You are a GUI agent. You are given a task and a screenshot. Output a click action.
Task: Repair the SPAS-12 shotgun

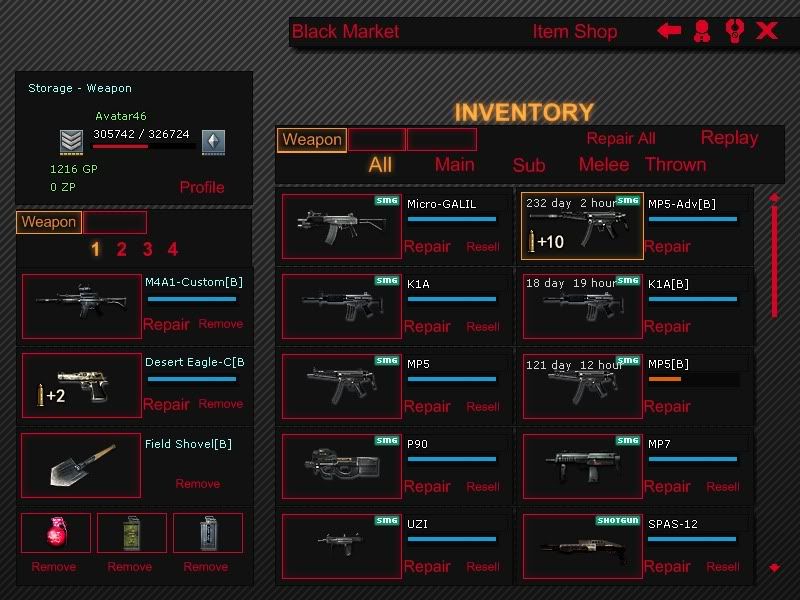tap(667, 567)
